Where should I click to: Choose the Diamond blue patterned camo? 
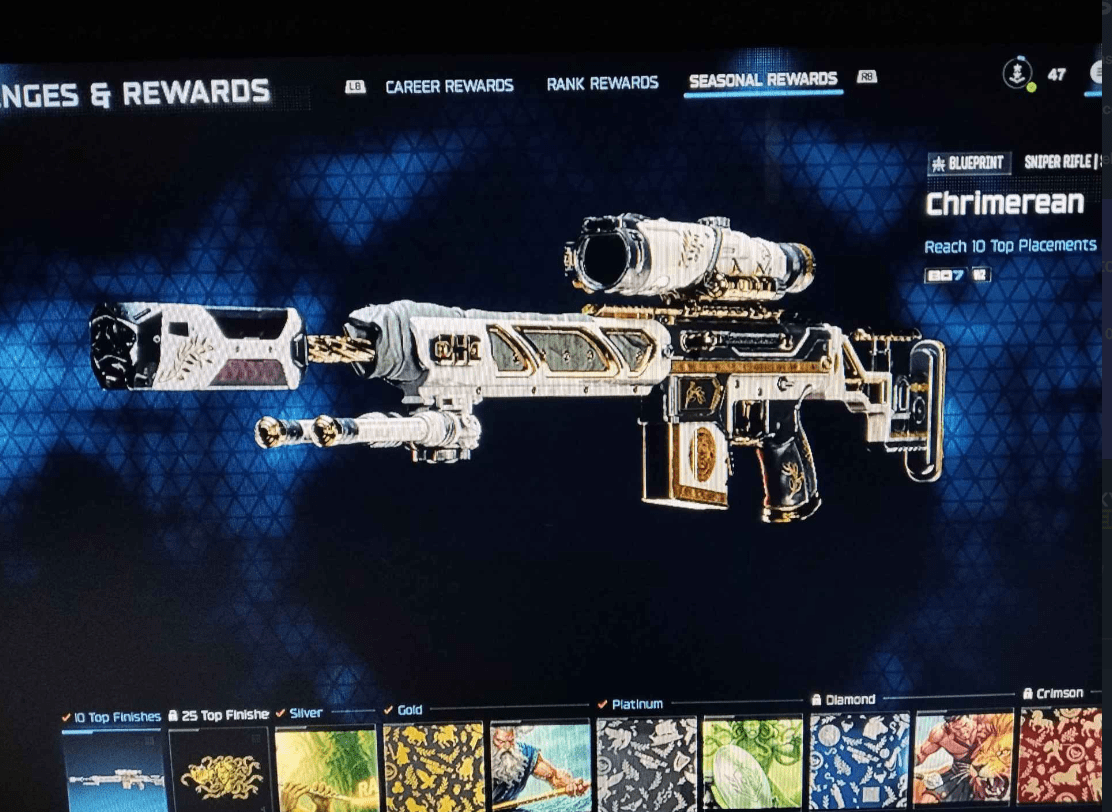[859, 760]
